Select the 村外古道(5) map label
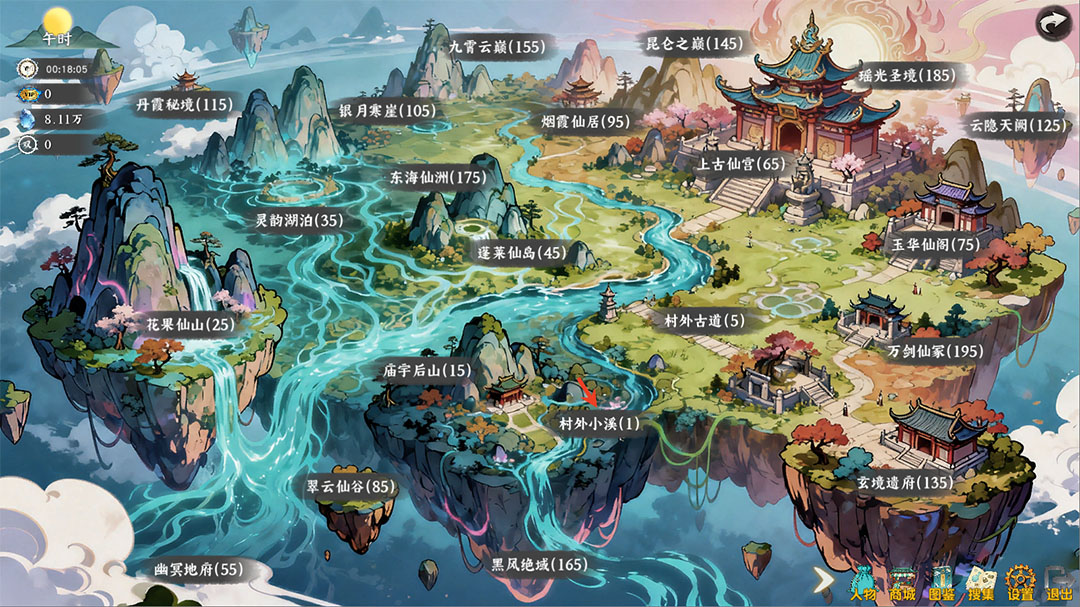Image resolution: width=1080 pixels, height=607 pixels. coord(704,321)
